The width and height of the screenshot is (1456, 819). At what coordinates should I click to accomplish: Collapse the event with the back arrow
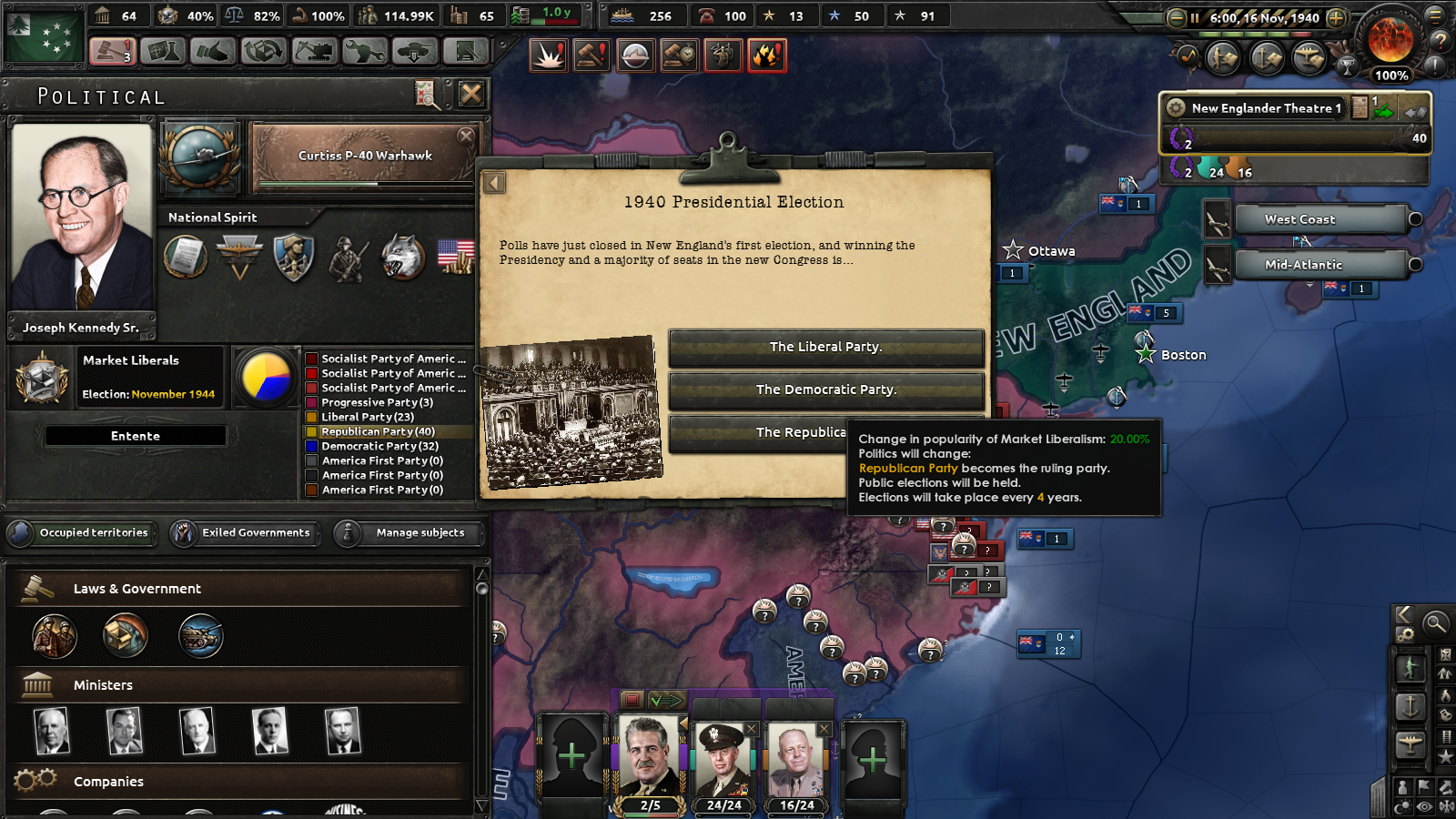click(494, 182)
